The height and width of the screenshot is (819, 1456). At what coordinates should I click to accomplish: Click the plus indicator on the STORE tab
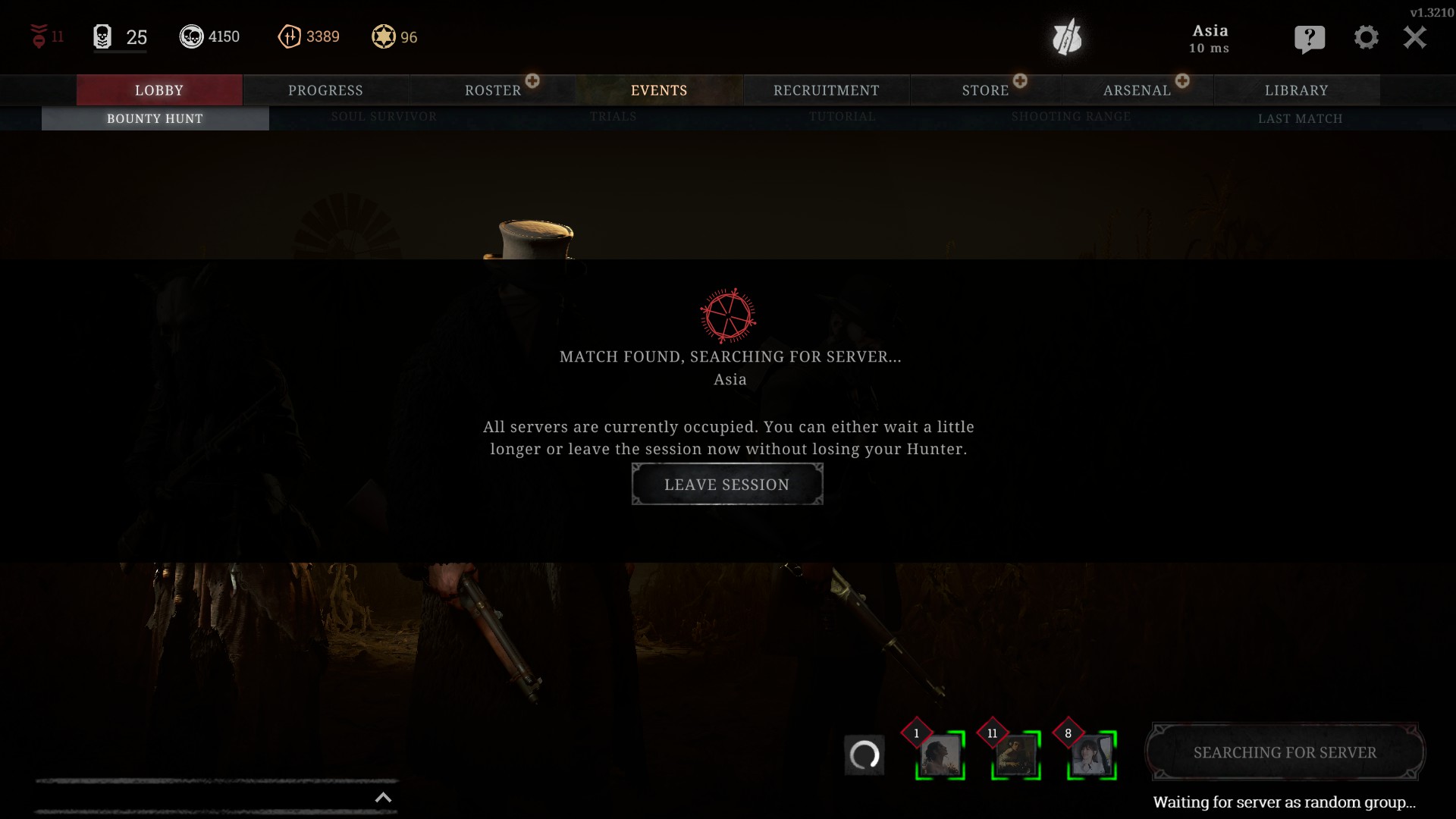(1021, 79)
